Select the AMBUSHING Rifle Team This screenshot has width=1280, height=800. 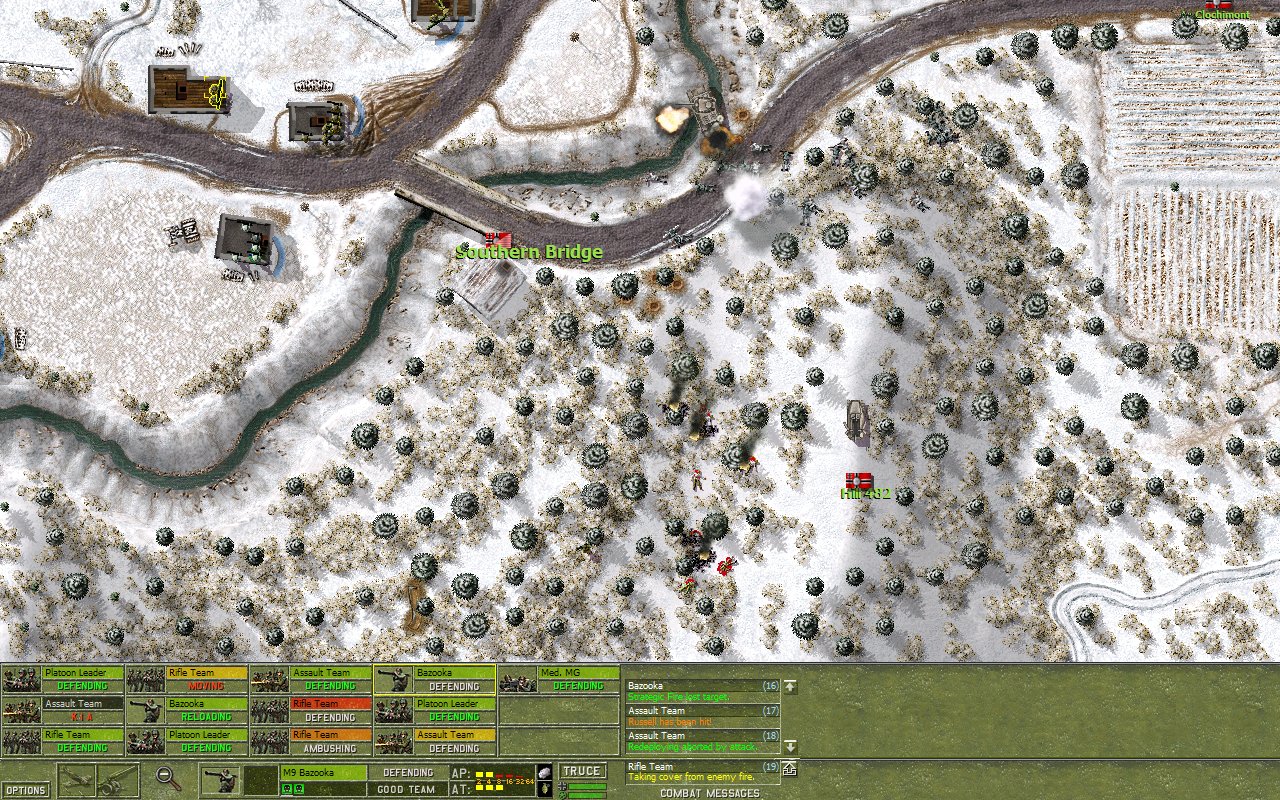point(310,741)
